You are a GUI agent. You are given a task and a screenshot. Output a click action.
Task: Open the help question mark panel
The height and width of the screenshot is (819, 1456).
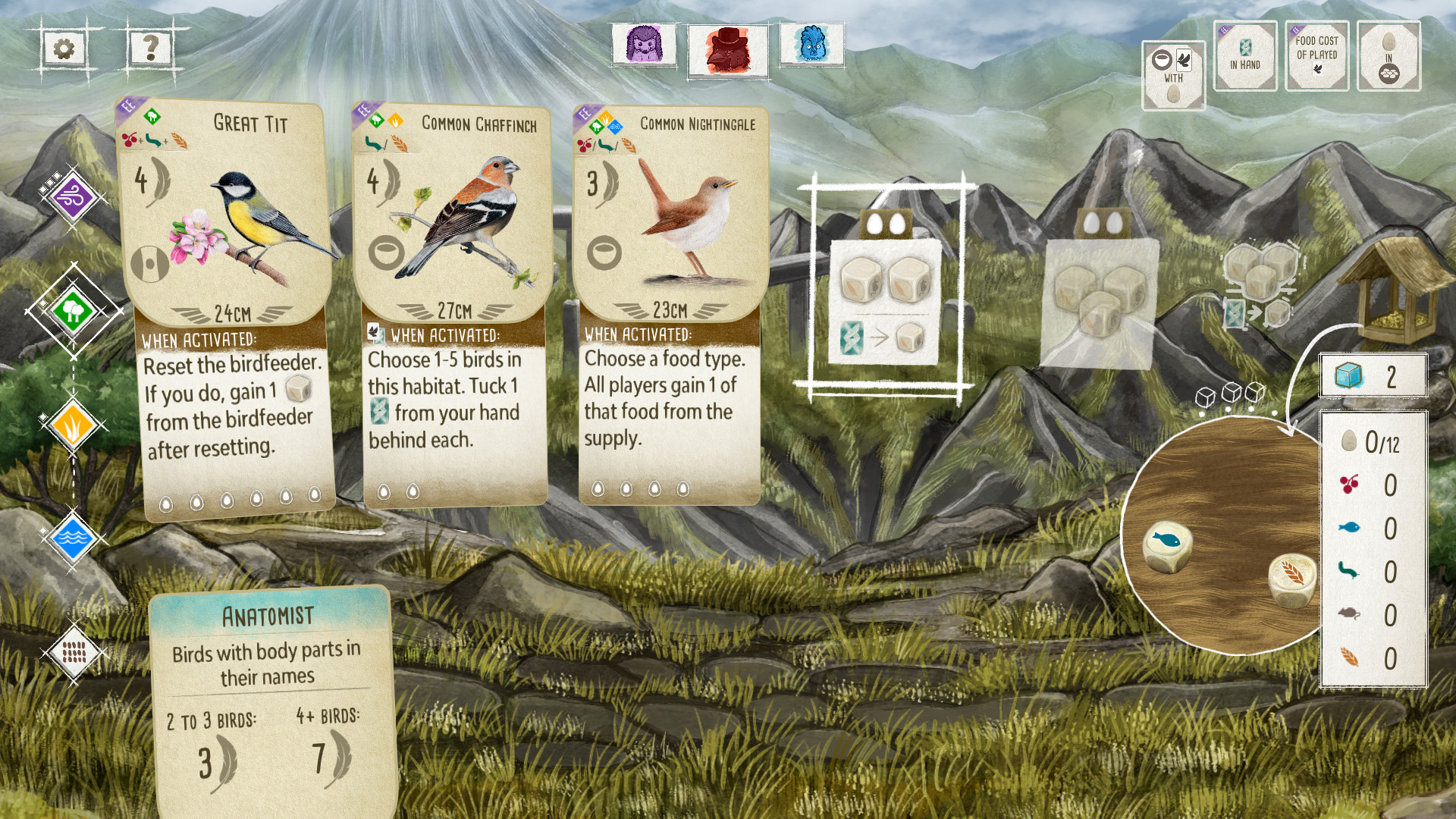[149, 48]
